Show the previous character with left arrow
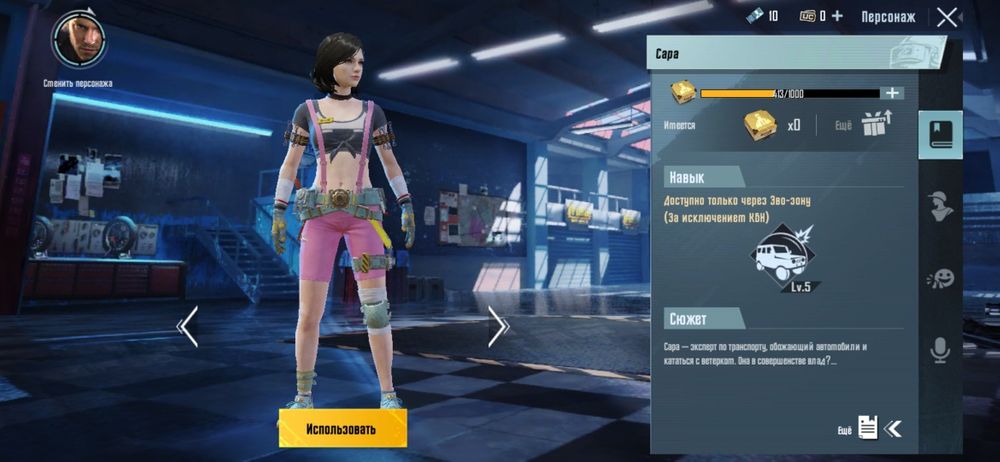Image resolution: width=1000 pixels, height=462 pixels. 187,326
